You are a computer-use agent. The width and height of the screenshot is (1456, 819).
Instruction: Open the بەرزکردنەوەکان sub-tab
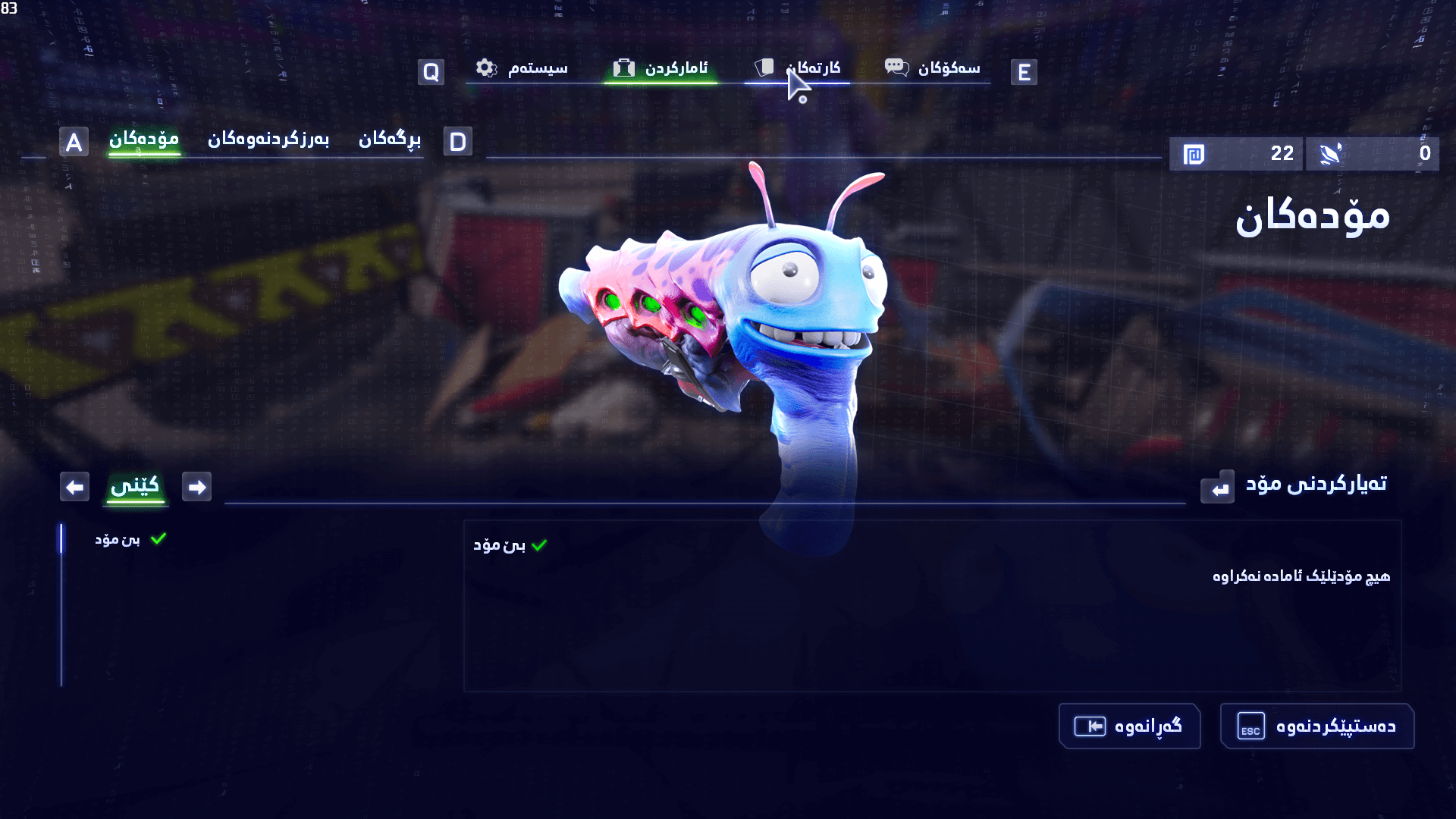tap(268, 140)
